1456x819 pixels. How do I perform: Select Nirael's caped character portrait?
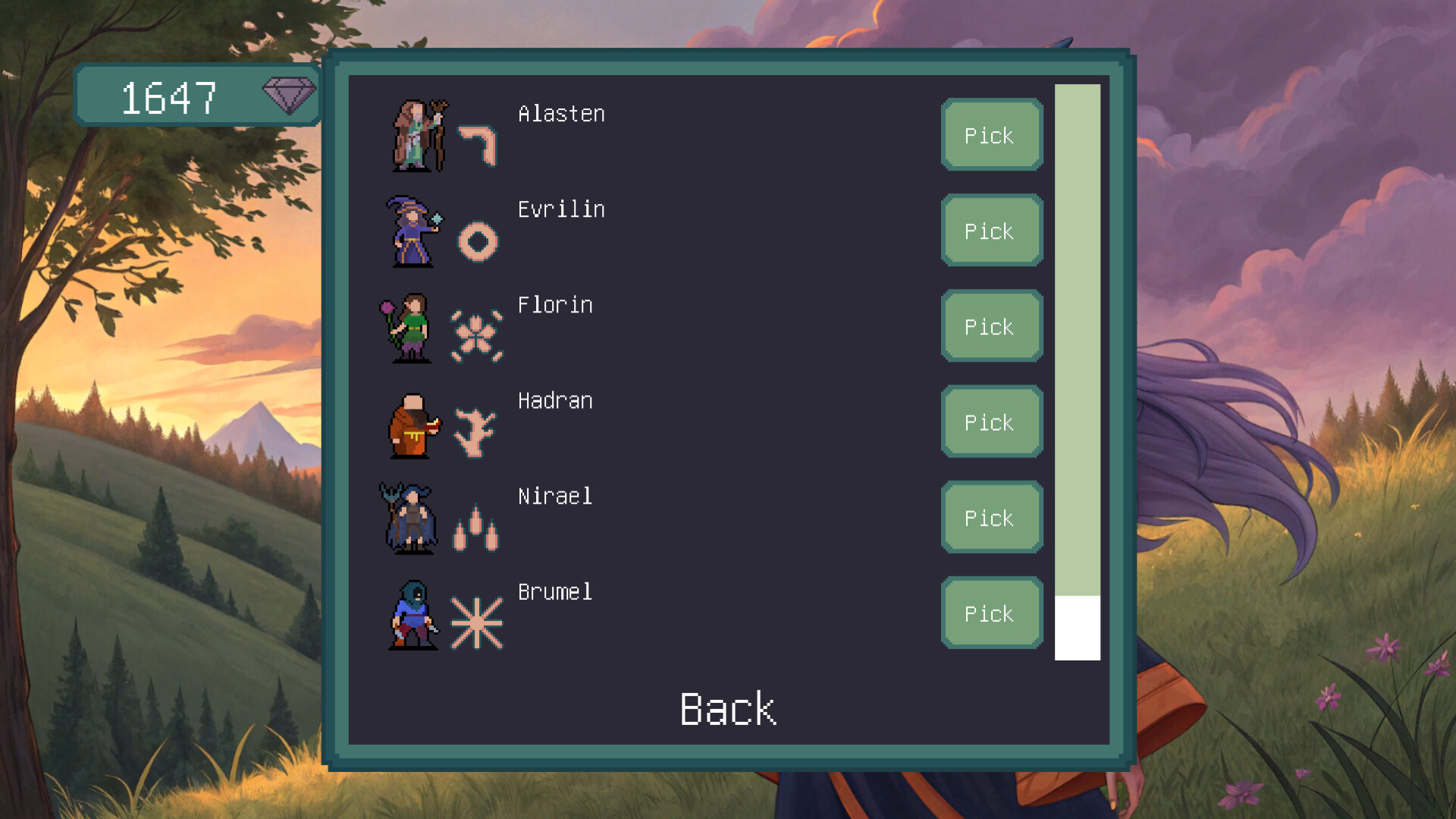(412, 517)
